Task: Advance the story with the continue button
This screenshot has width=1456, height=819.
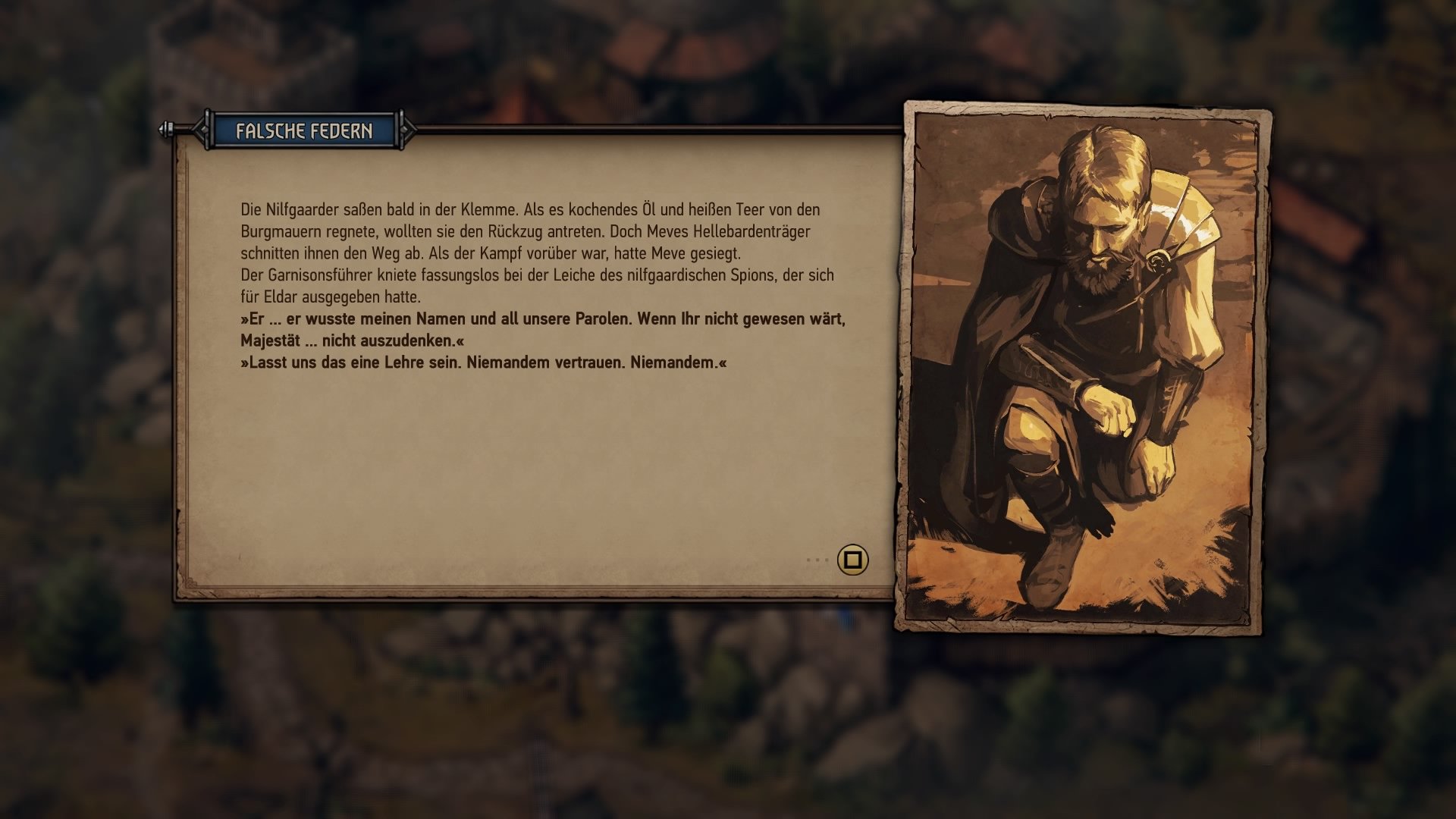Action: pos(852,560)
